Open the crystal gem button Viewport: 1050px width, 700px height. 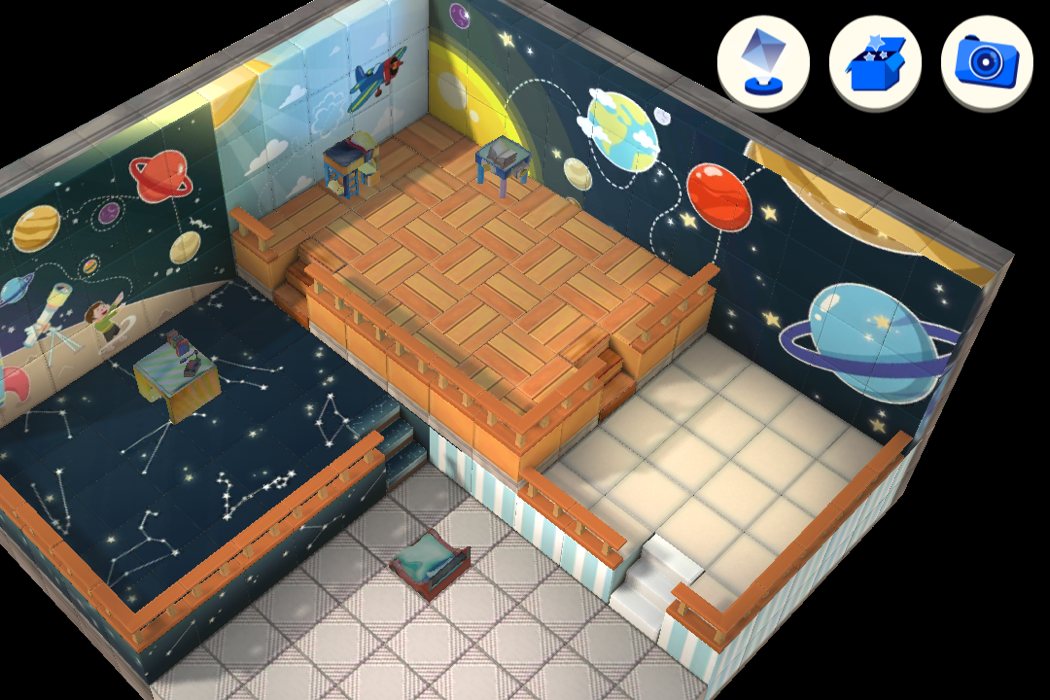click(763, 64)
